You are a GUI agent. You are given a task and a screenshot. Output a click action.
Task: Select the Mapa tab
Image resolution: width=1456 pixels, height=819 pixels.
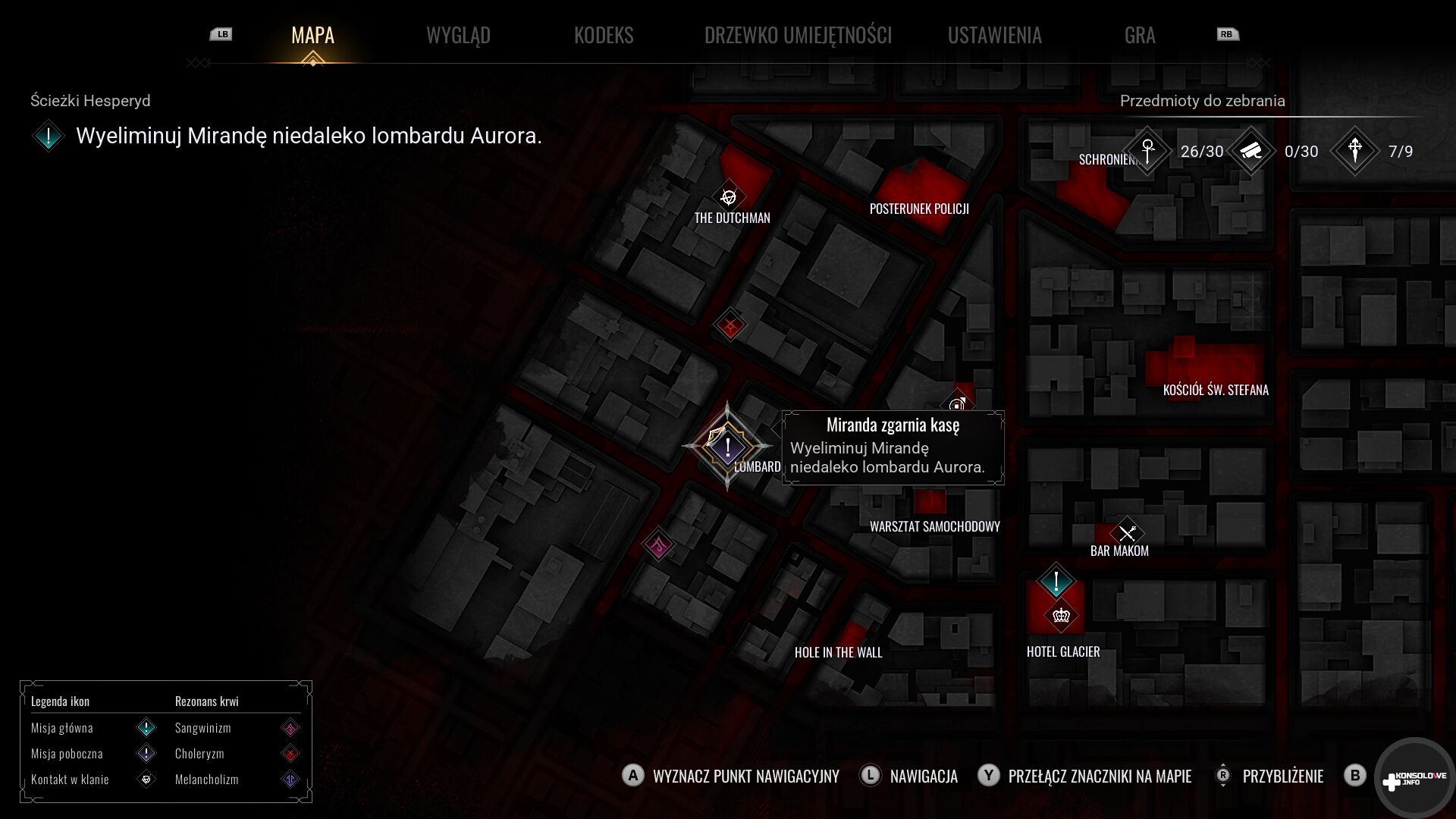click(x=312, y=35)
